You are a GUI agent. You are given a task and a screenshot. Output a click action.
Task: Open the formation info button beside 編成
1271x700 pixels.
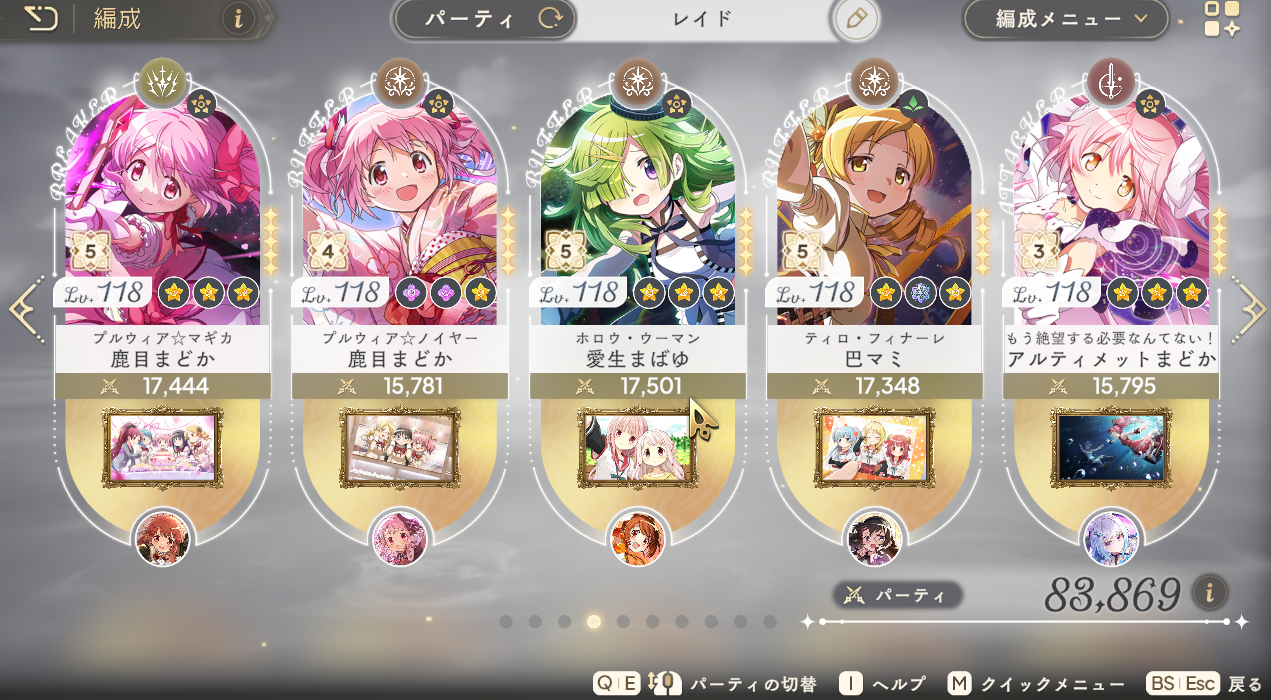click(x=238, y=18)
